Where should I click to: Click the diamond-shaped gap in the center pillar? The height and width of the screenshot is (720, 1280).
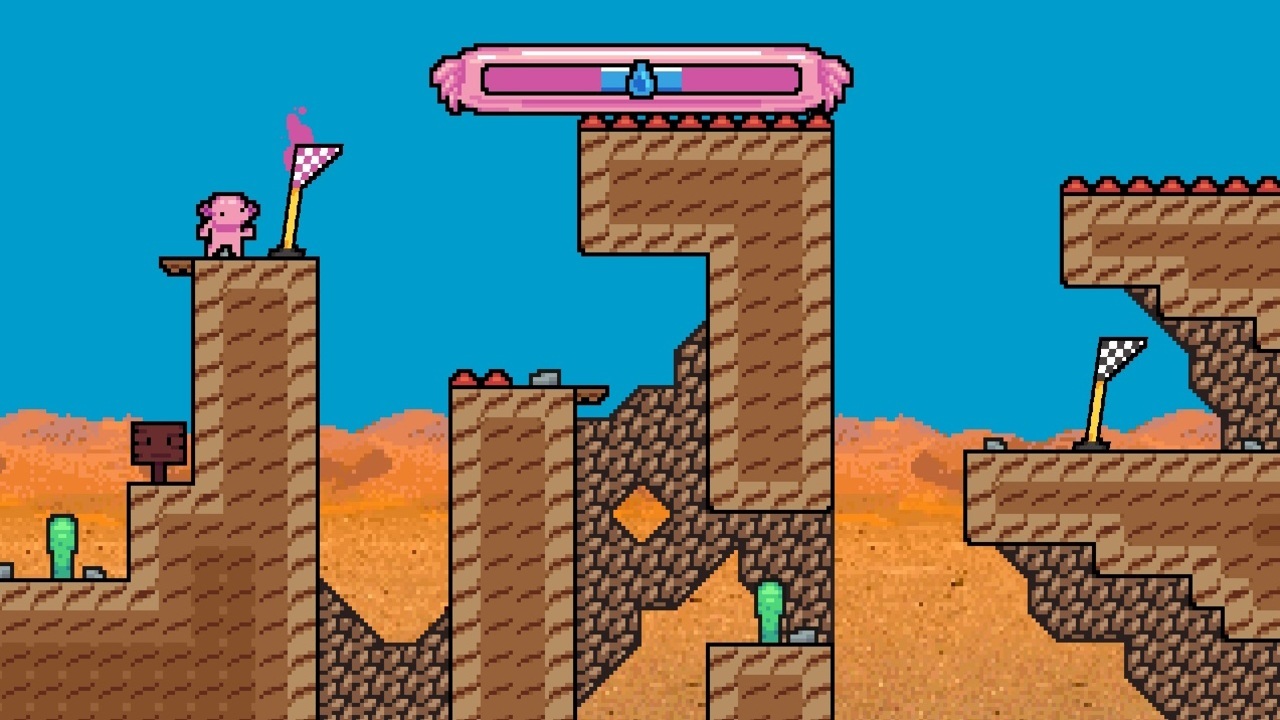click(642, 510)
